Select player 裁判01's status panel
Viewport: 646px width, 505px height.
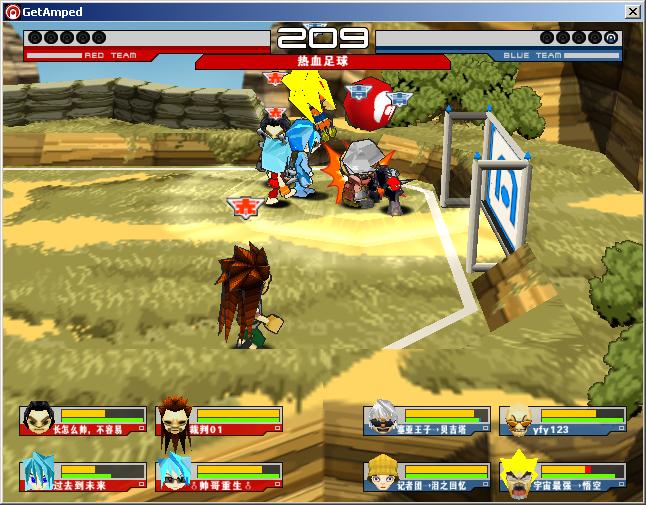(218, 420)
